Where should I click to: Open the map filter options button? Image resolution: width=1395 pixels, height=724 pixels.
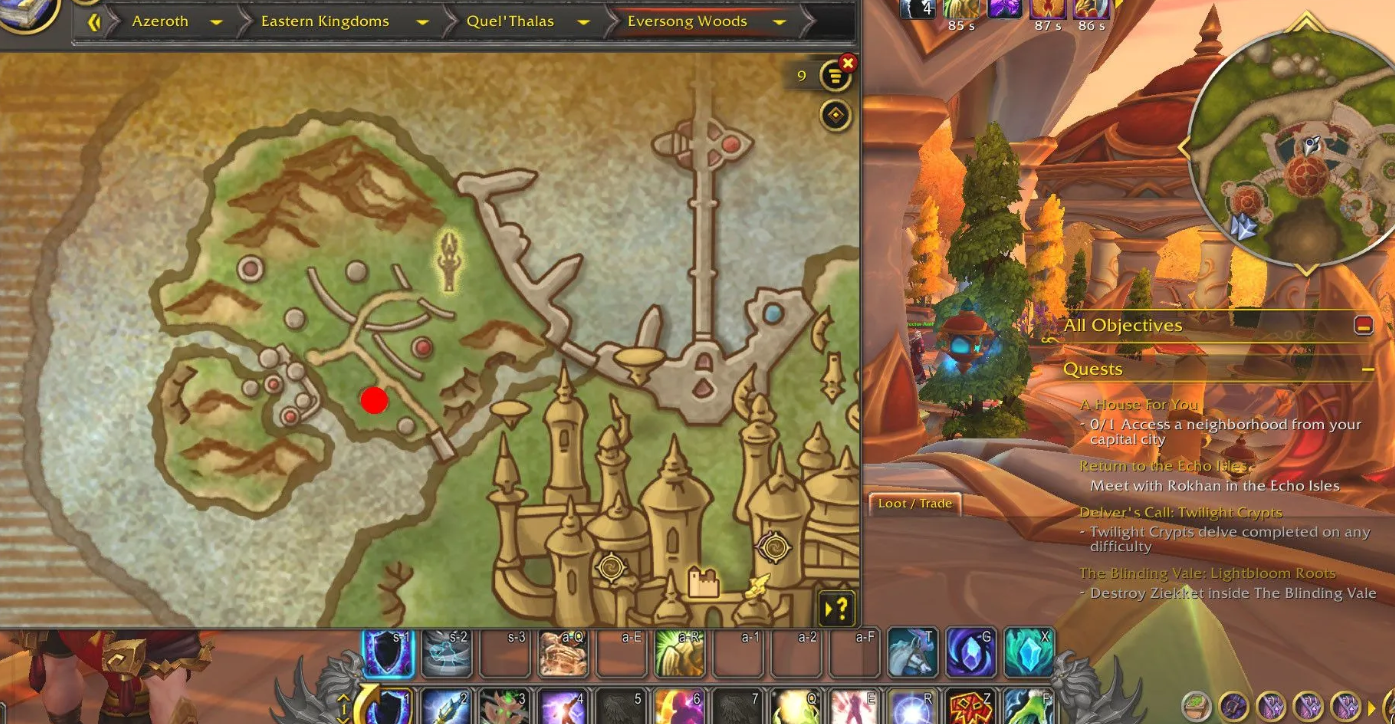(x=834, y=76)
